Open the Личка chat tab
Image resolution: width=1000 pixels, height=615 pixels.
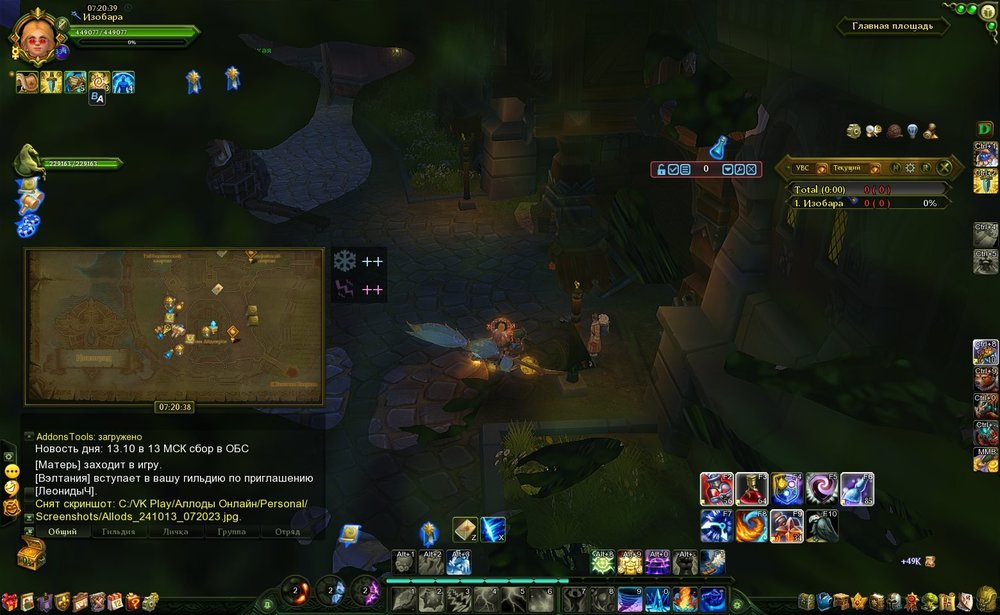coord(175,532)
